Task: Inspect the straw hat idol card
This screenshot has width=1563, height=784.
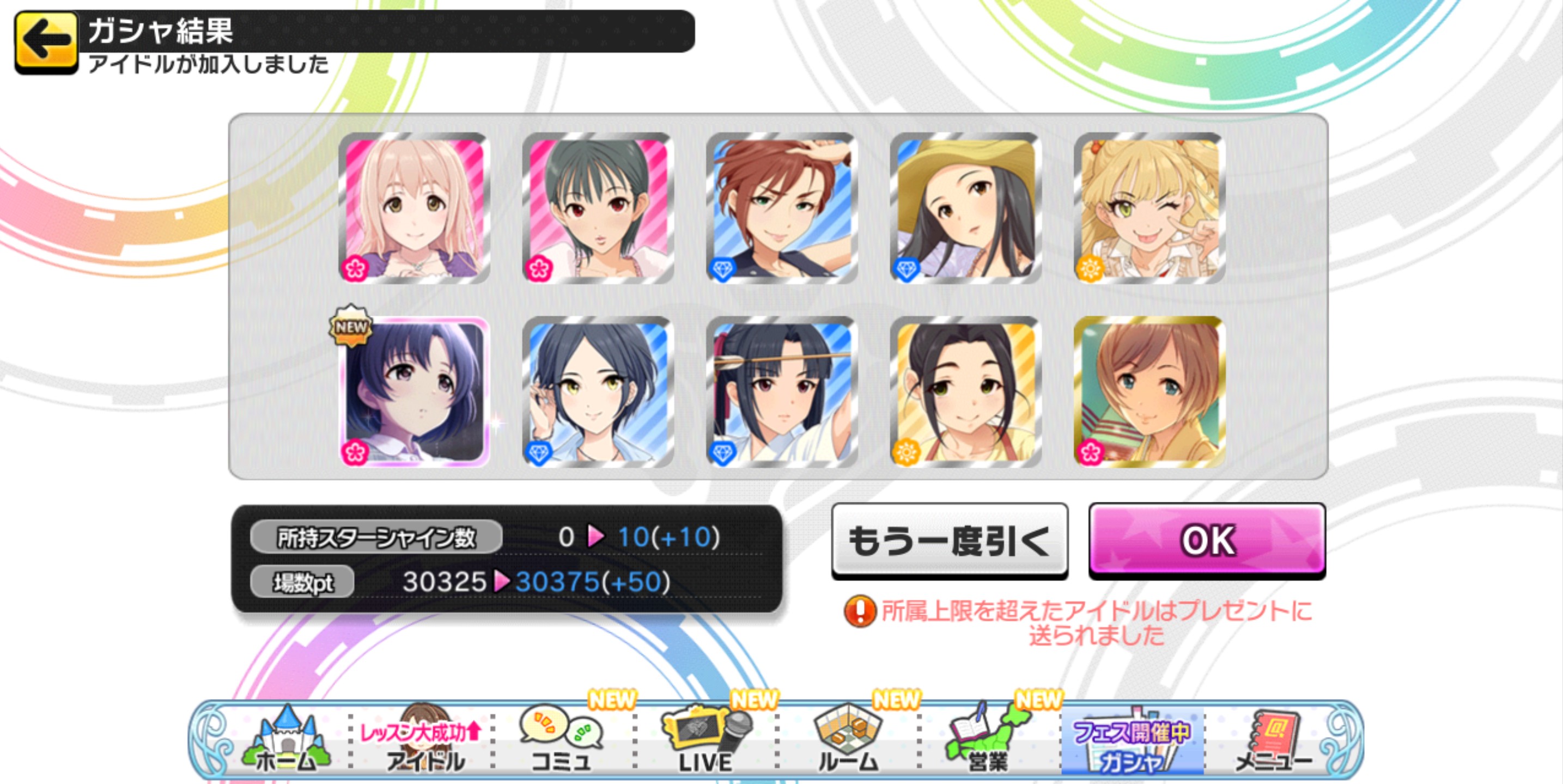Action: tap(965, 208)
